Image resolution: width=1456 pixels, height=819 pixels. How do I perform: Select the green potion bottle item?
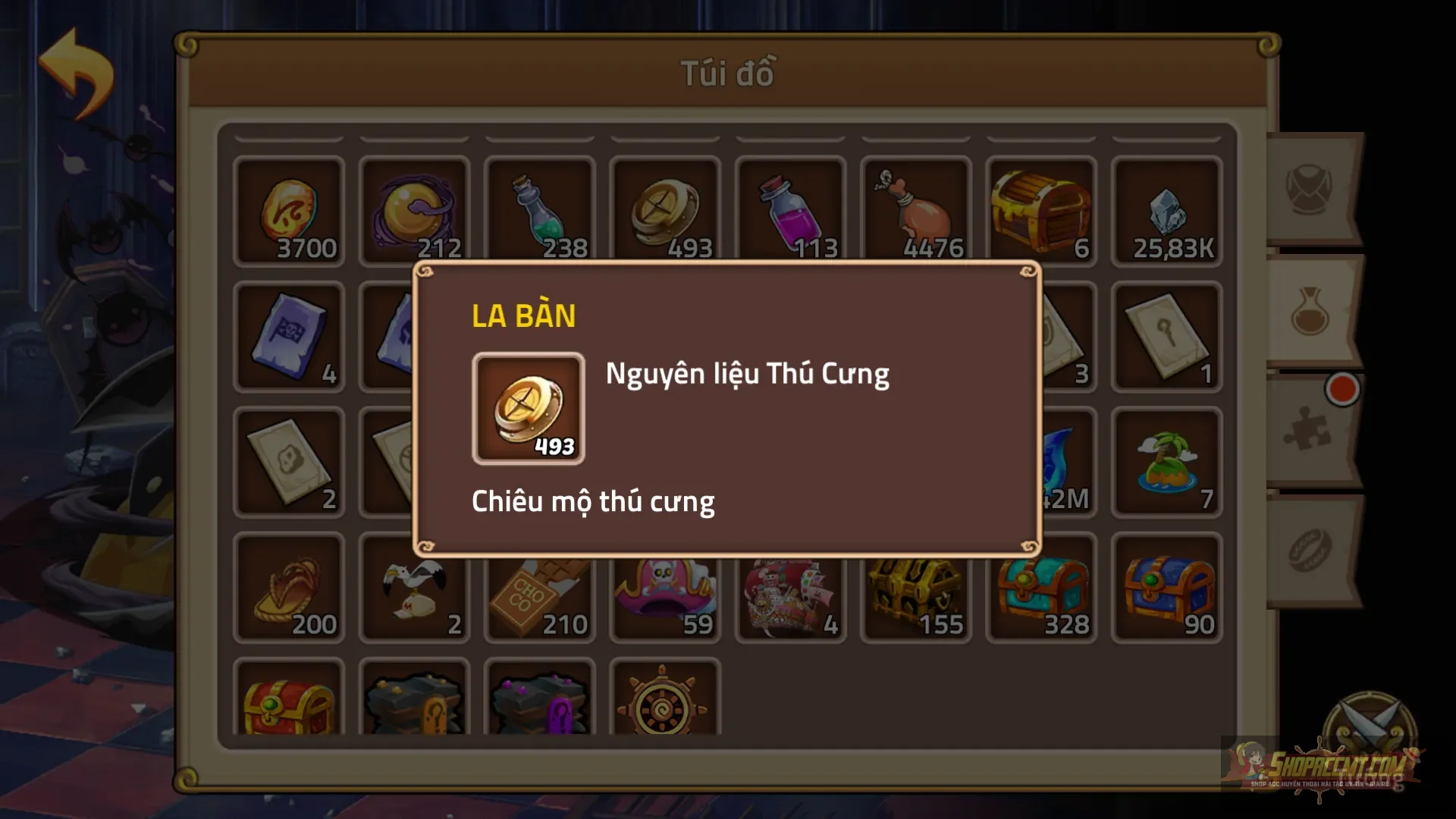click(x=539, y=211)
